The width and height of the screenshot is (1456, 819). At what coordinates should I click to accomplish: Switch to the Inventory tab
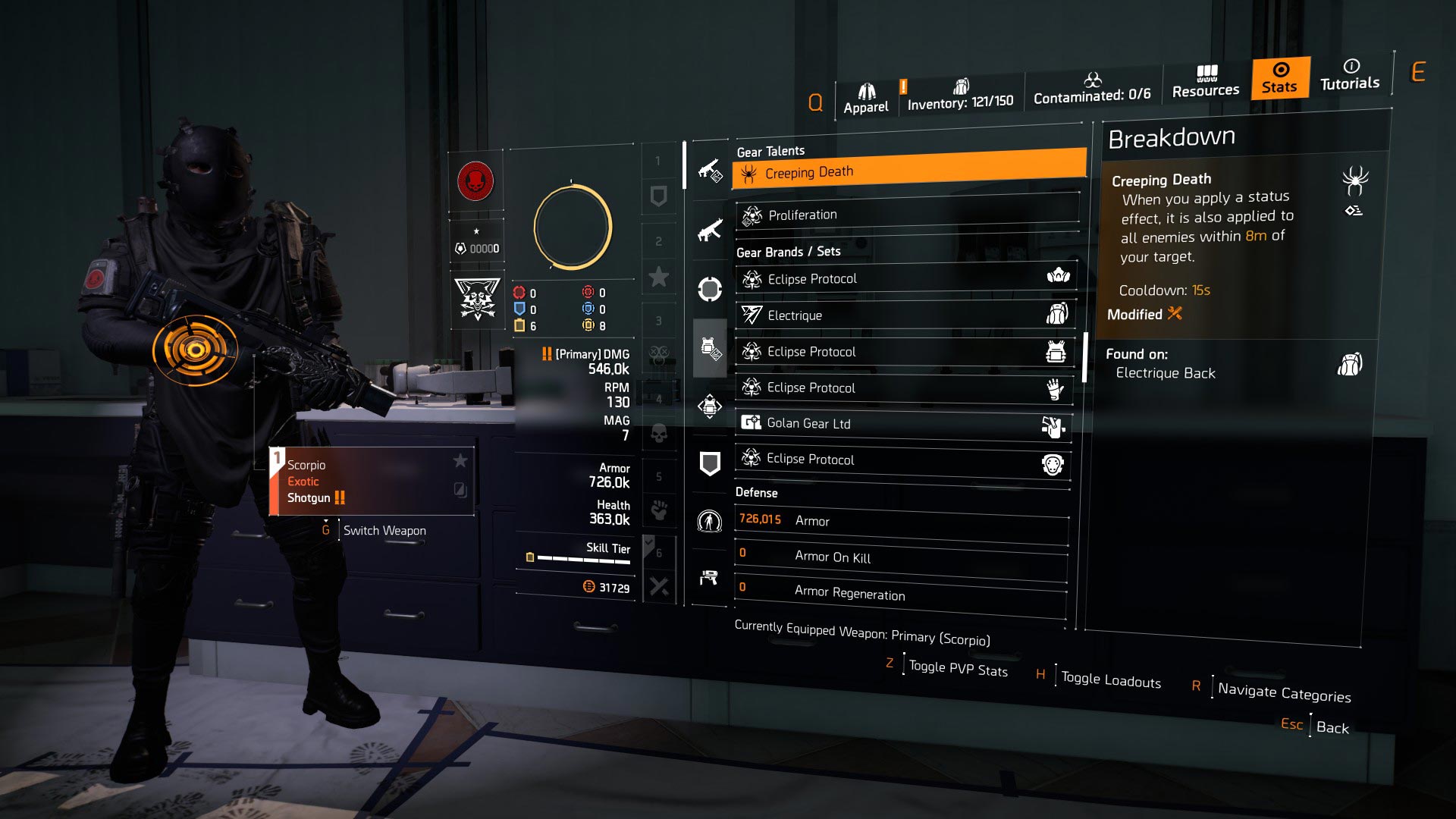tap(960, 95)
